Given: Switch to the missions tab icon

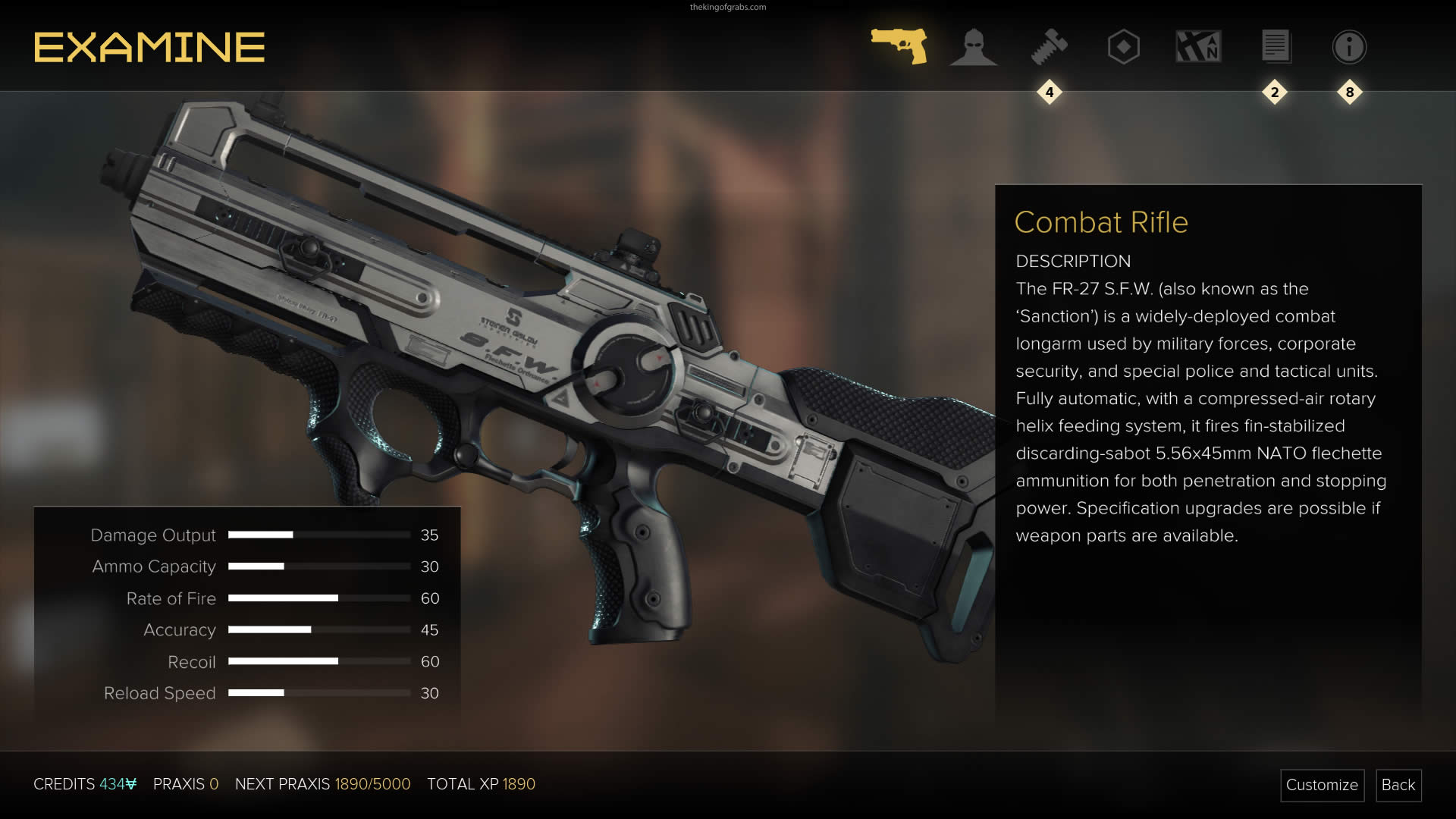Looking at the screenshot, I should tap(1198, 47).
